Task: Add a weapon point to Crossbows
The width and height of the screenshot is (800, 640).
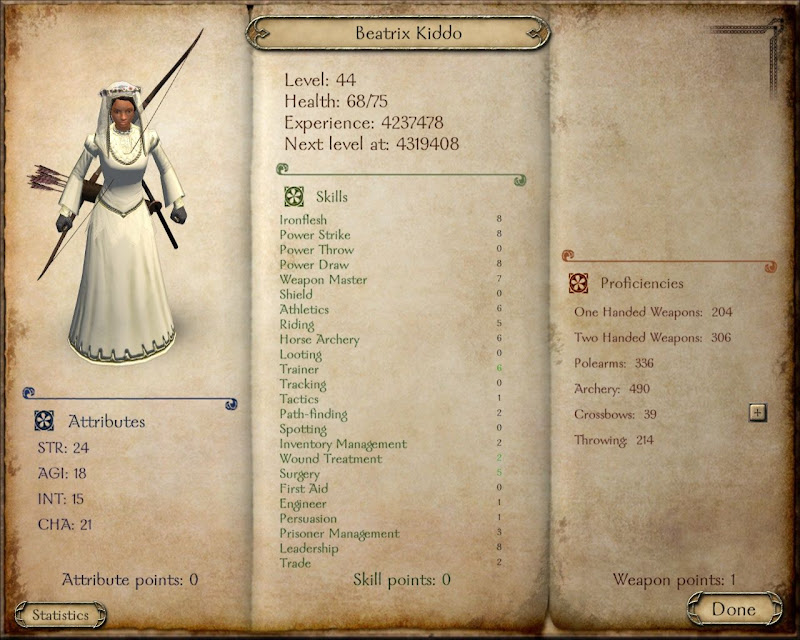Action: click(x=757, y=413)
